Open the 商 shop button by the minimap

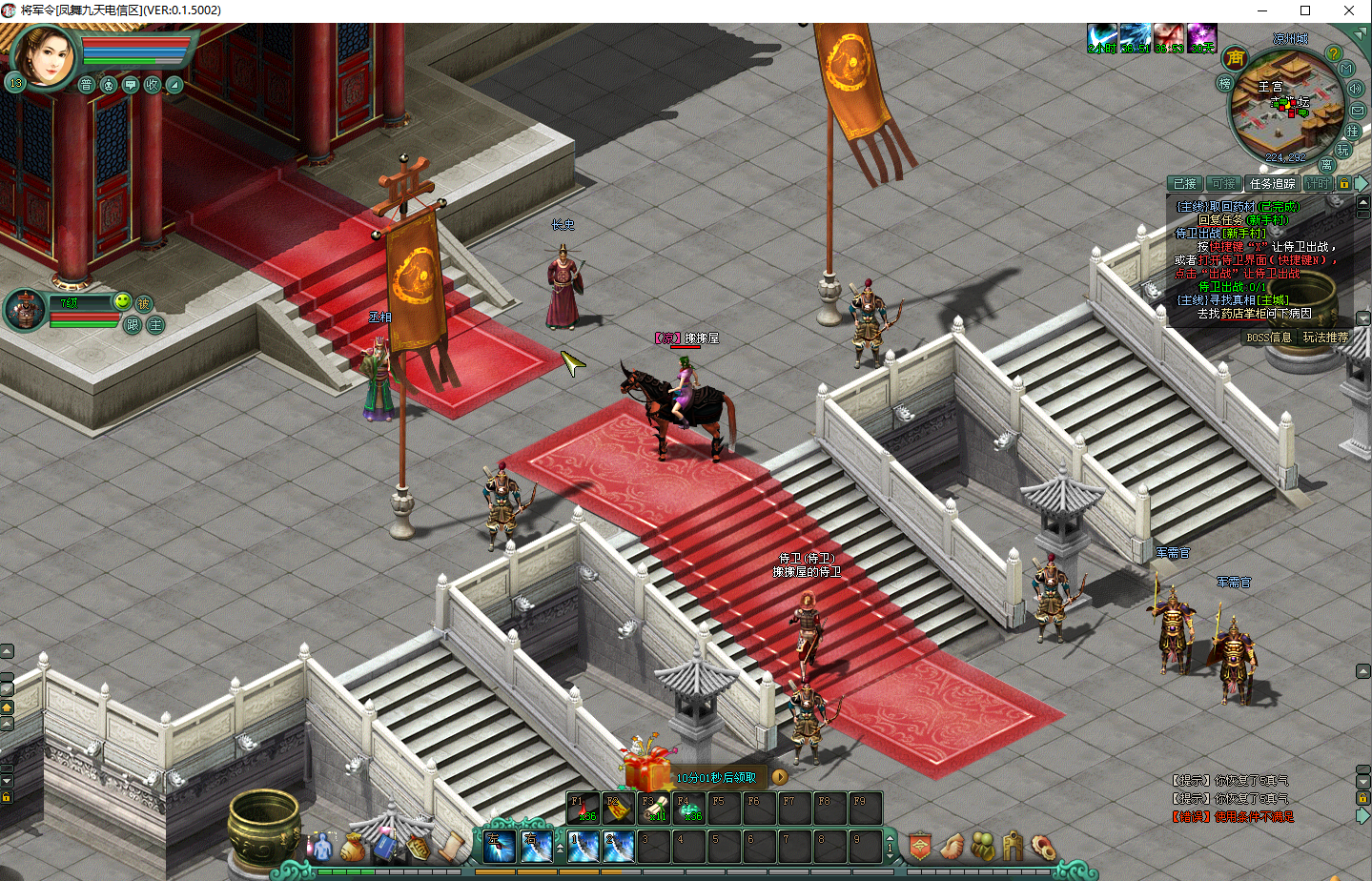(x=1236, y=58)
